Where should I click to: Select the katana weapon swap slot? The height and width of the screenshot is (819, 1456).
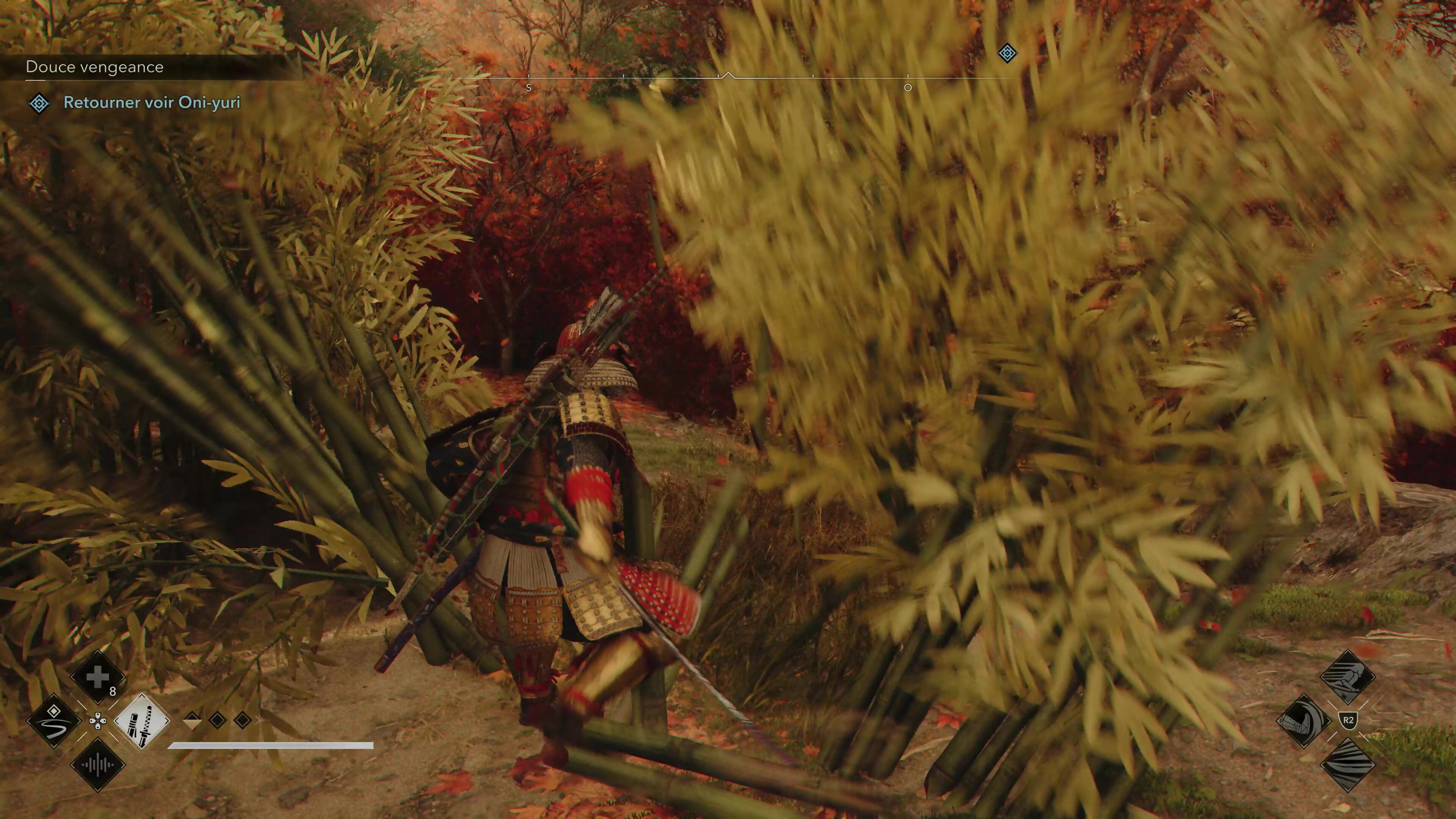click(x=141, y=721)
